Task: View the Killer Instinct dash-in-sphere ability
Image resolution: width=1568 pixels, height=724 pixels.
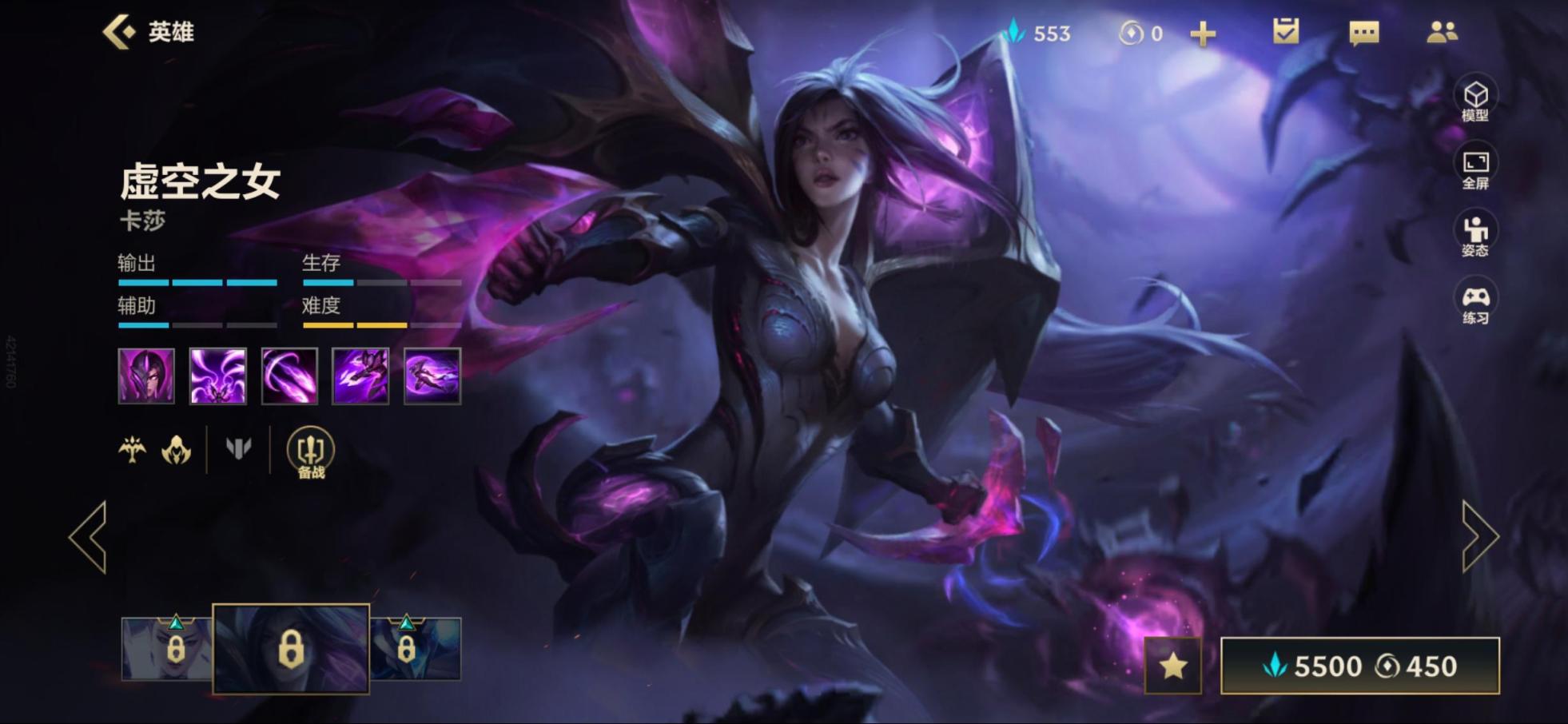Action: point(432,376)
